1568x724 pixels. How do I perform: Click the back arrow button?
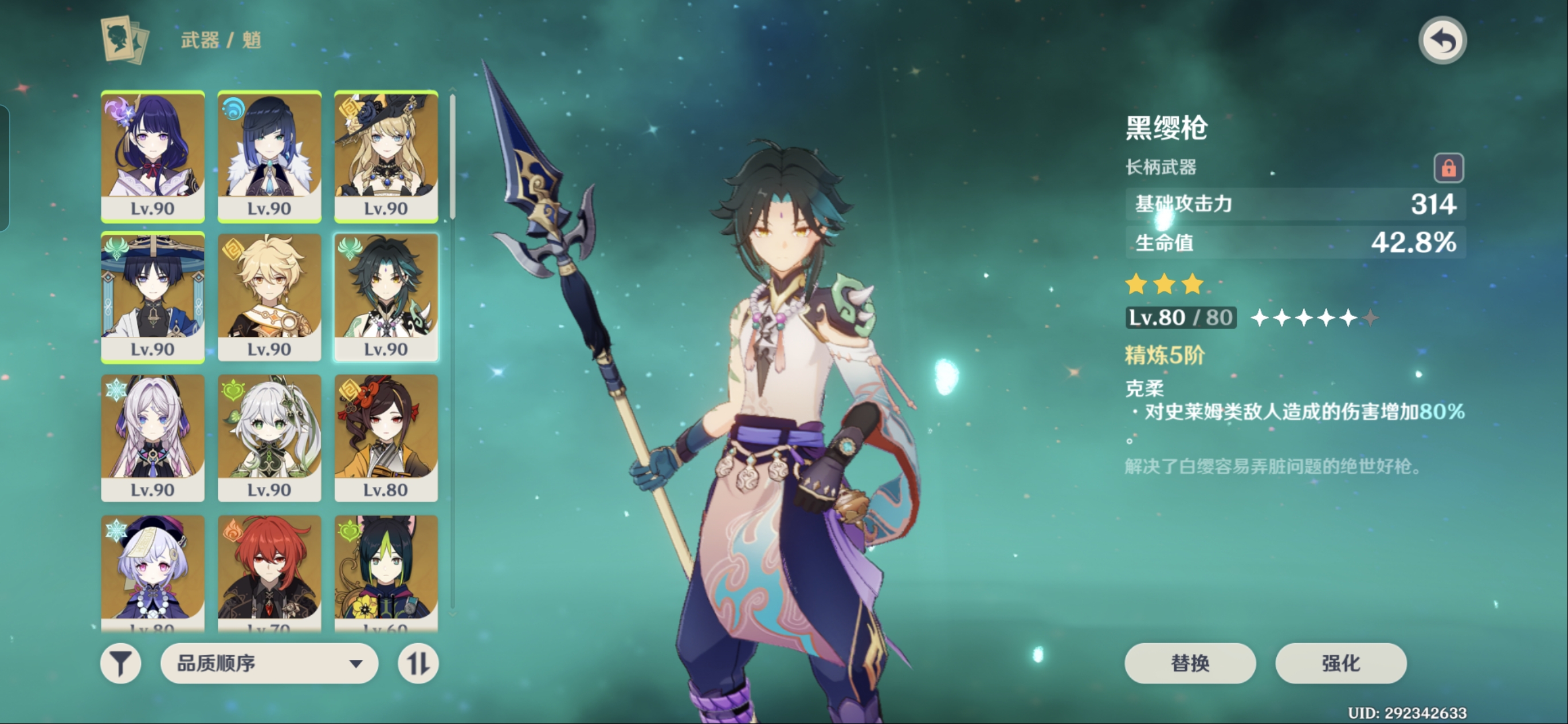click(1442, 41)
